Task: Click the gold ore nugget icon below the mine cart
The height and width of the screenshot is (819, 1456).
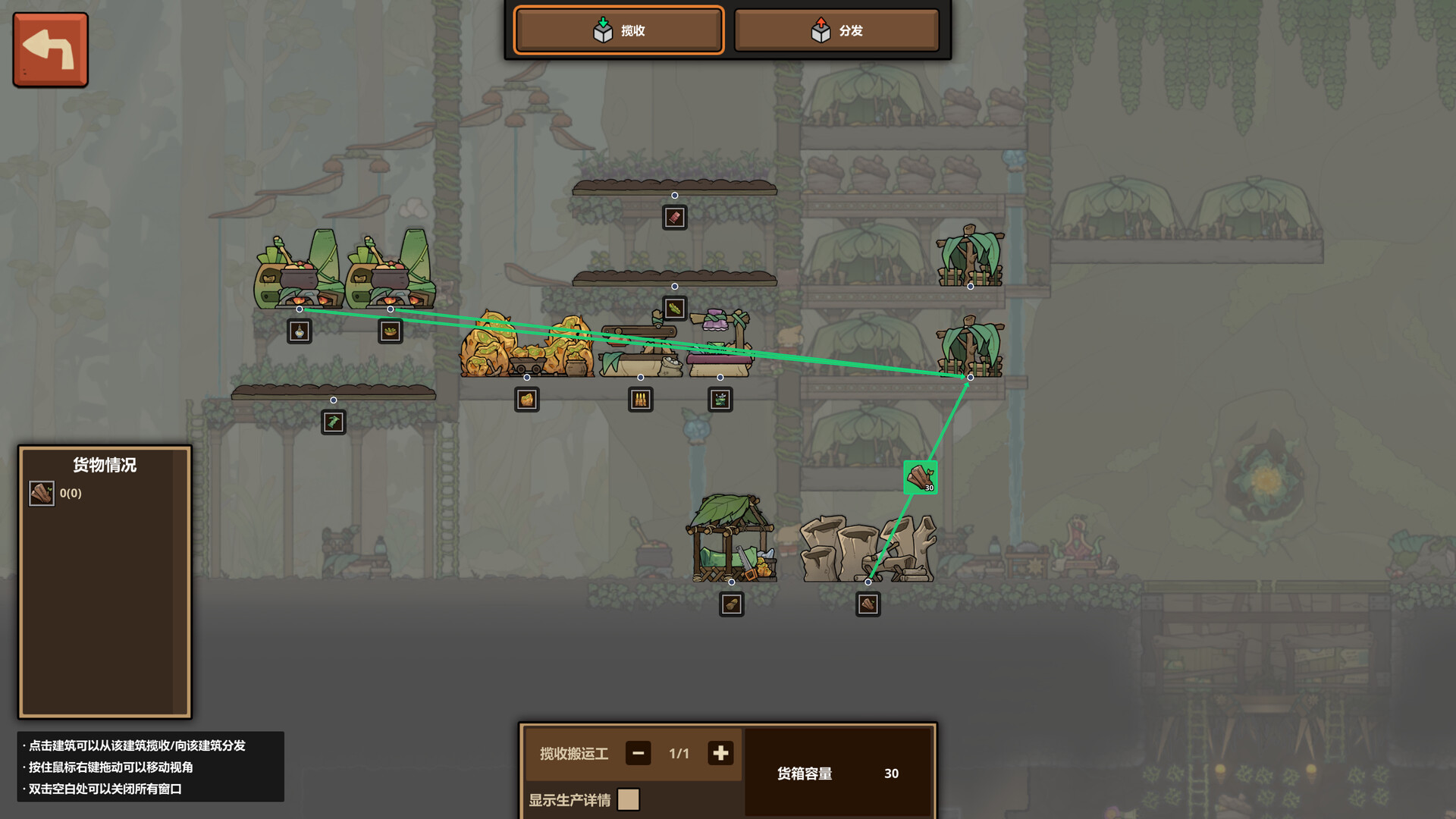Action: tap(526, 400)
